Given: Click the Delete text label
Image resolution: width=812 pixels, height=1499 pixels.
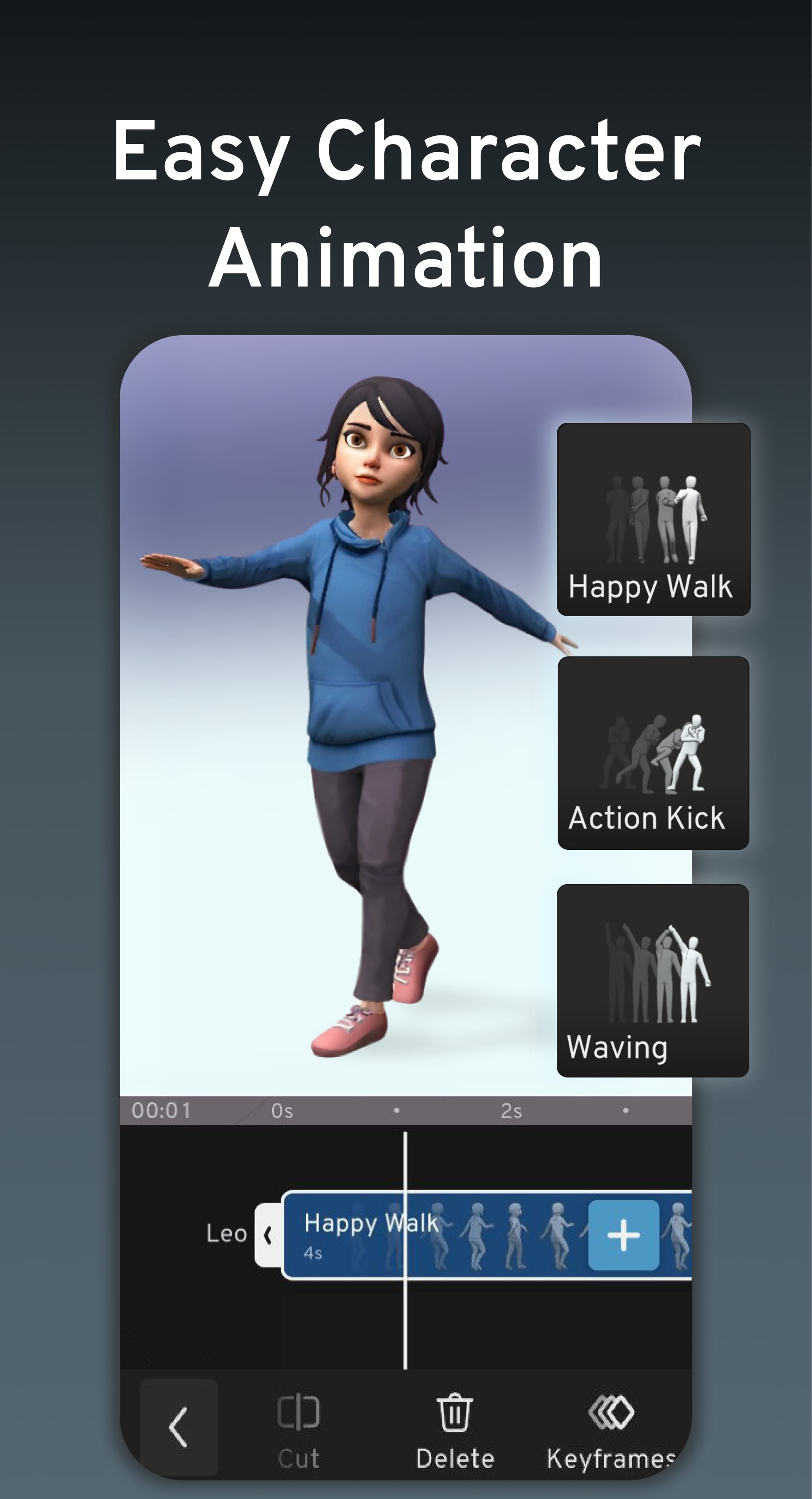Looking at the screenshot, I should click(455, 1457).
